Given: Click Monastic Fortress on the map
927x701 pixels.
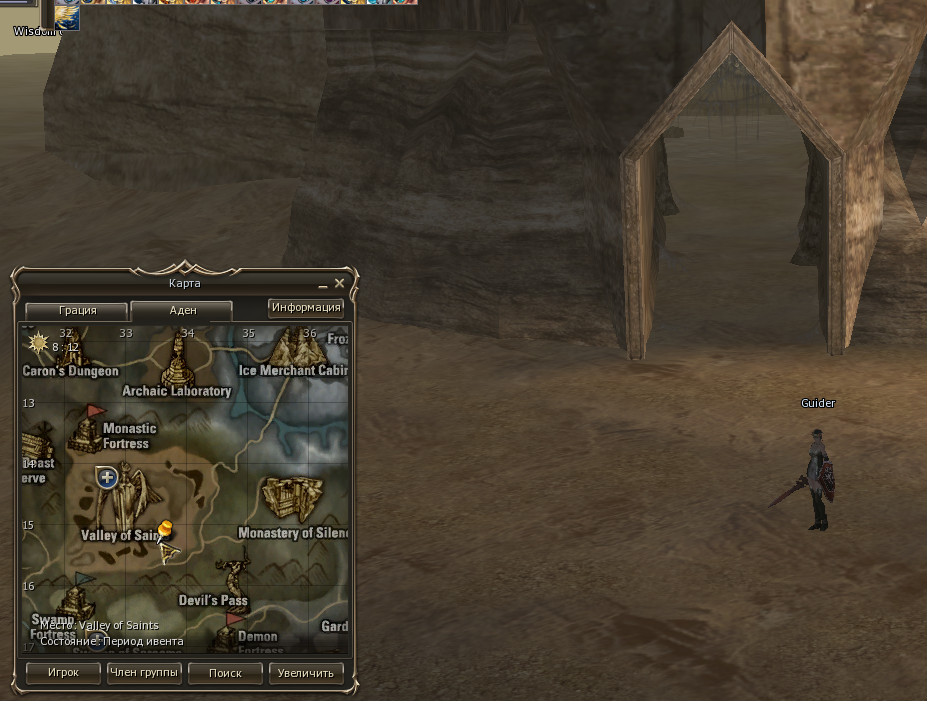Looking at the screenshot, I should point(92,428).
